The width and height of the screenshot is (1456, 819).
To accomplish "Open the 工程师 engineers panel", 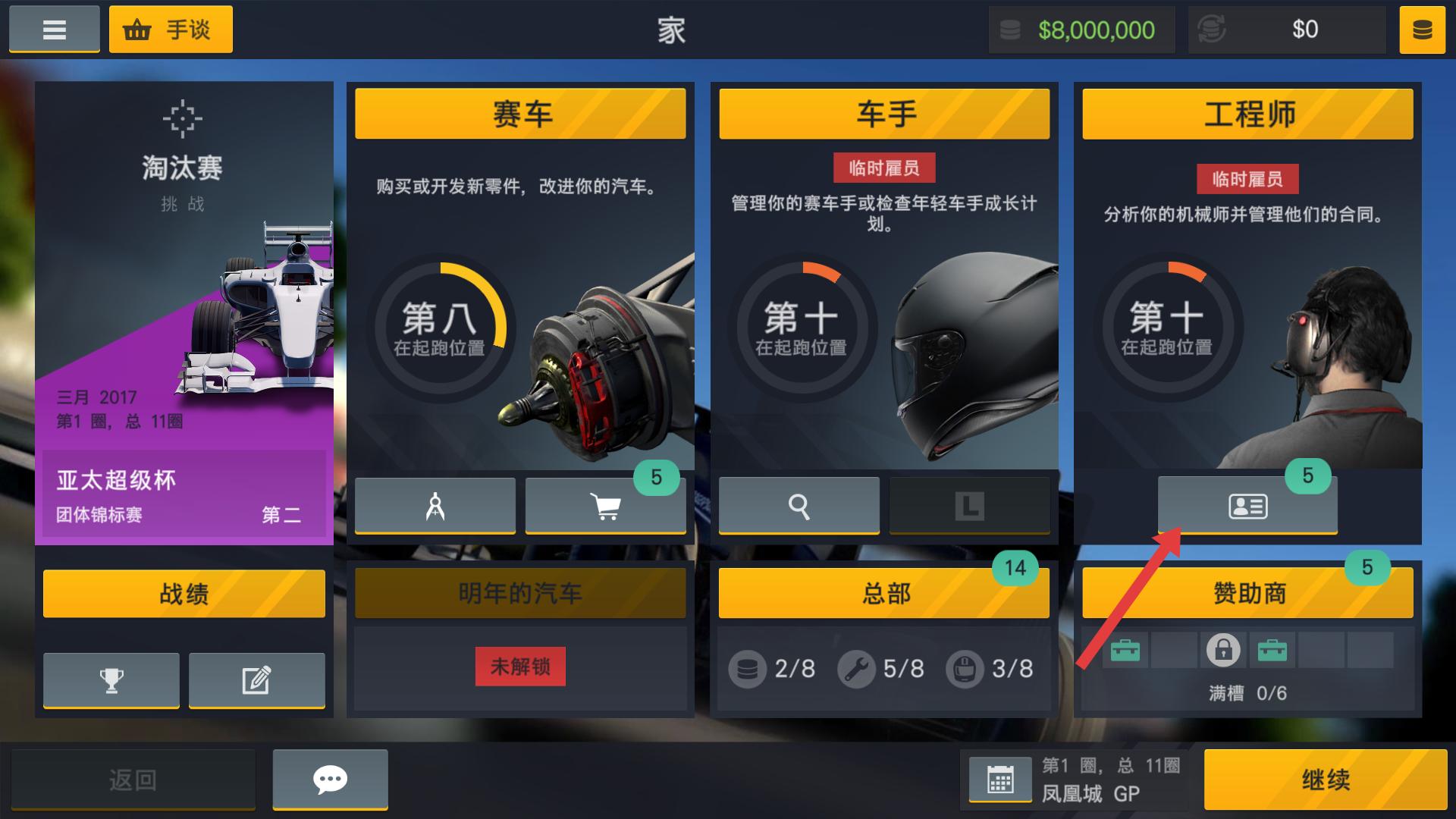I will (x=1247, y=114).
